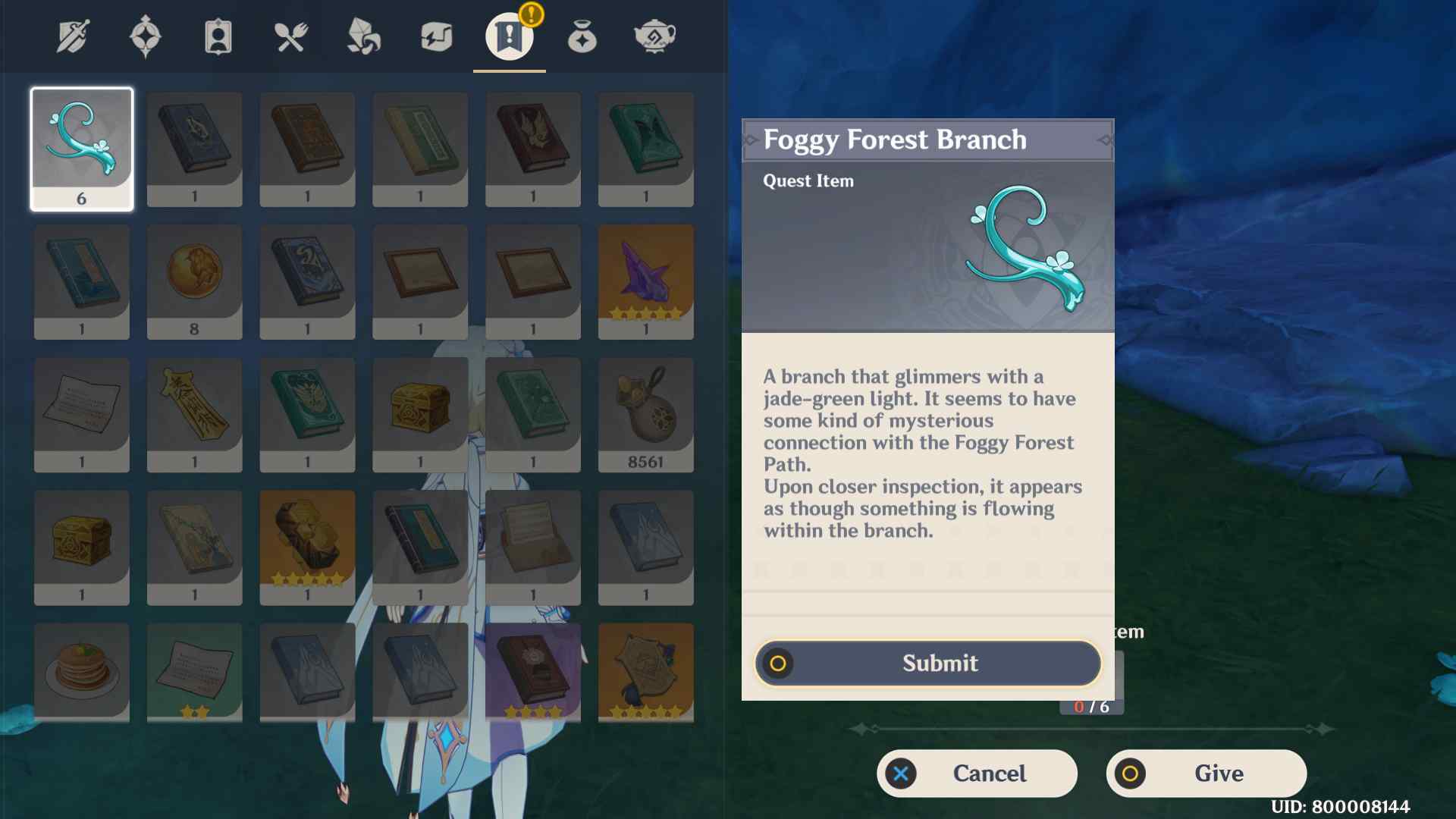Switch to the Weapons tab
Image resolution: width=1456 pixels, height=819 pixels.
(73, 36)
